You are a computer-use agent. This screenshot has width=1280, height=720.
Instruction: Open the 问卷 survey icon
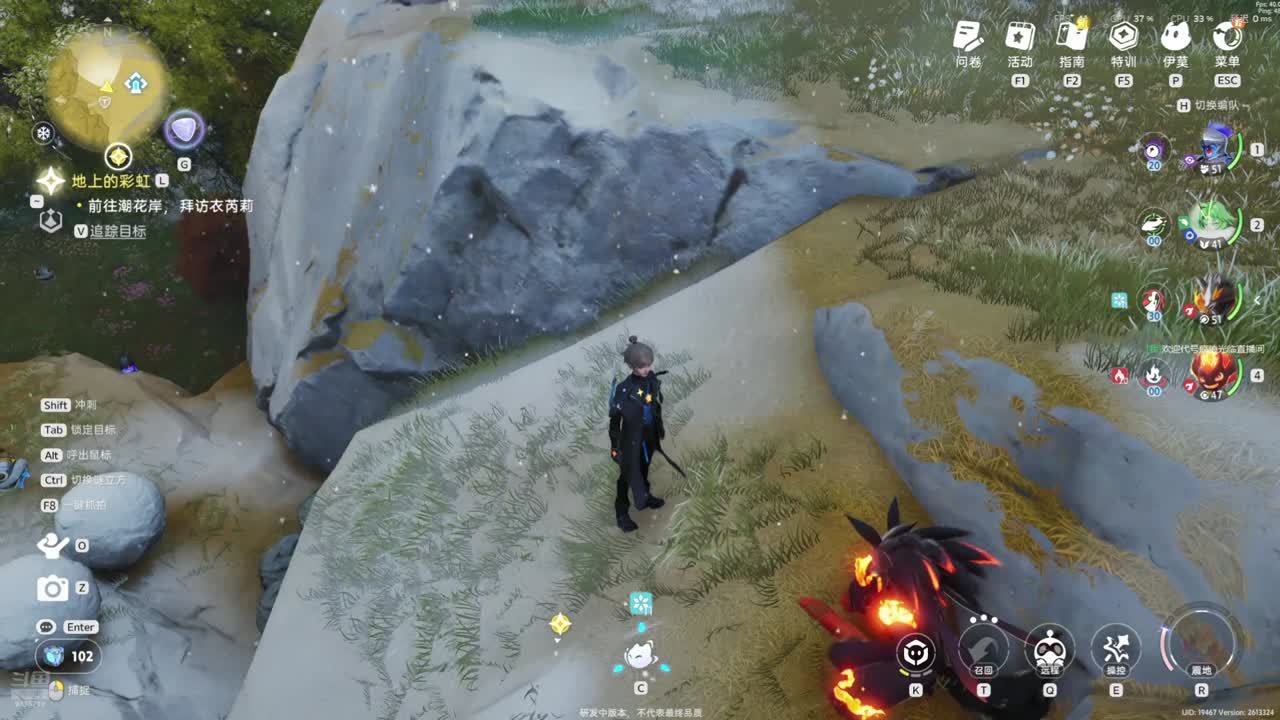click(x=967, y=37)
